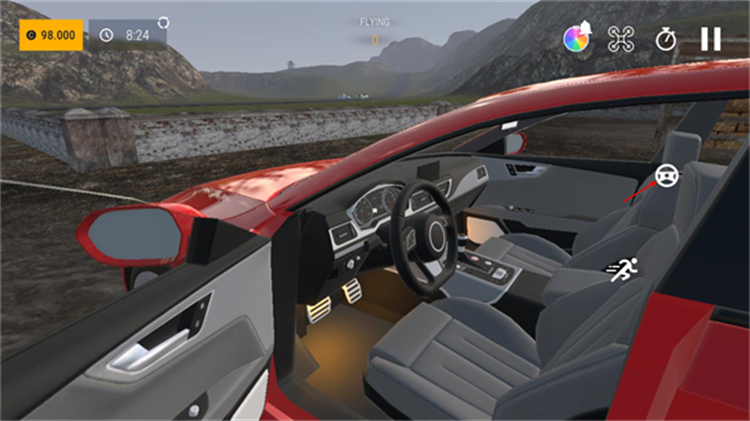Tap the running man exit icon

pos(624,268)
